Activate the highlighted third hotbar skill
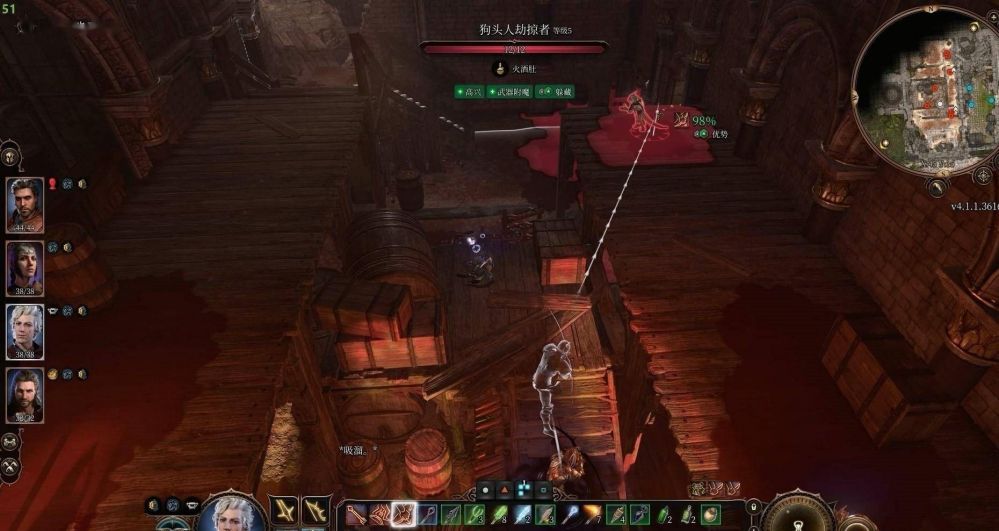999x531 pixels. (x=404, y=514)
